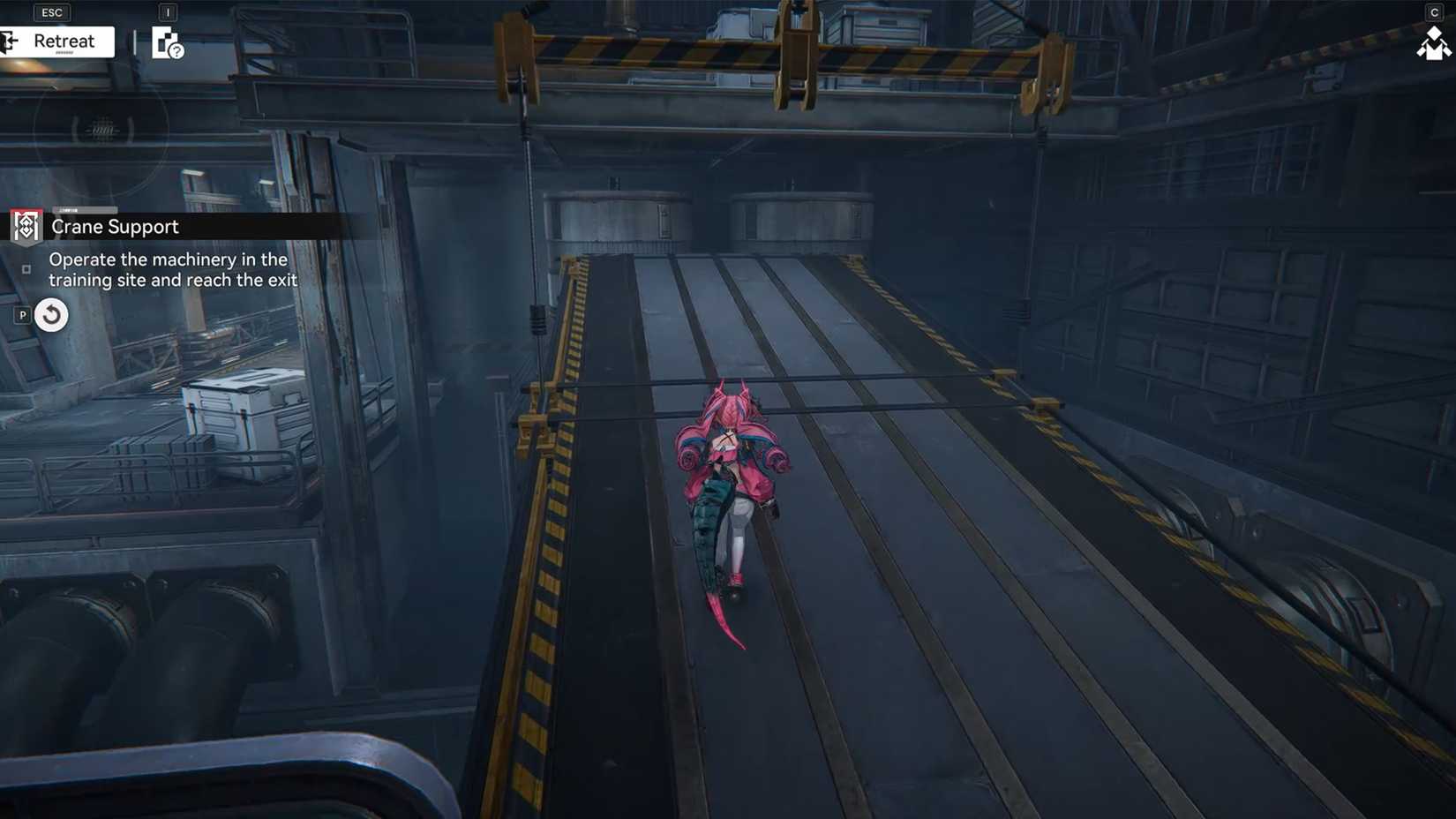Click the C key badge in the top-right corner
This screenshot has height=819, width=1456.
click(x=1435, y=11)
